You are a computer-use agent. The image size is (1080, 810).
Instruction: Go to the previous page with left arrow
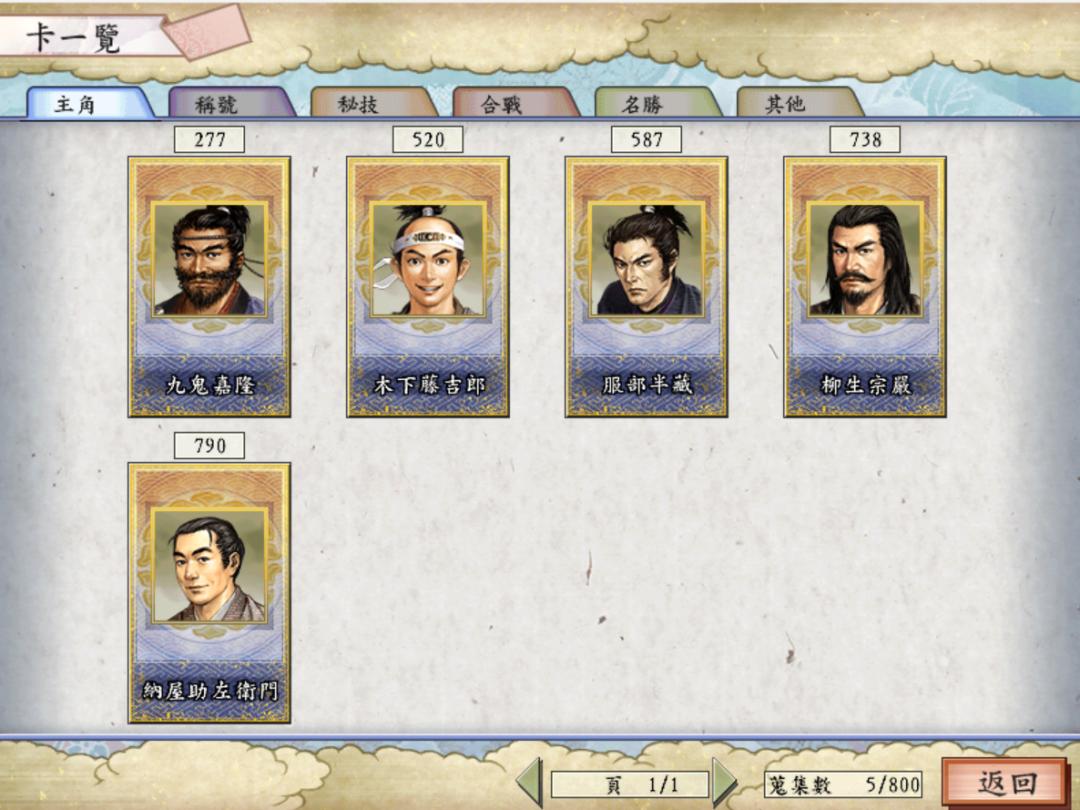[x=529, y=783]
